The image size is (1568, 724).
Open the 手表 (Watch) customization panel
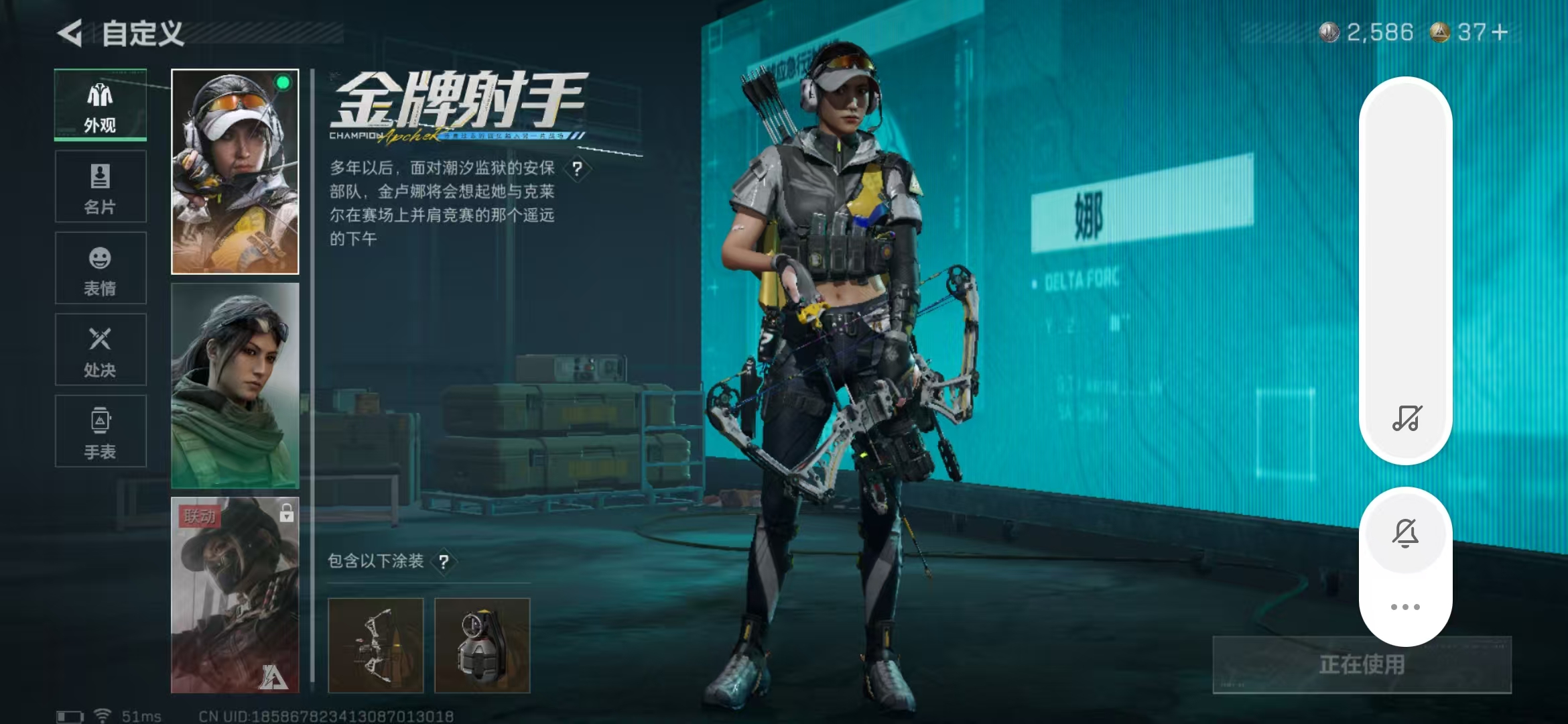99,430
